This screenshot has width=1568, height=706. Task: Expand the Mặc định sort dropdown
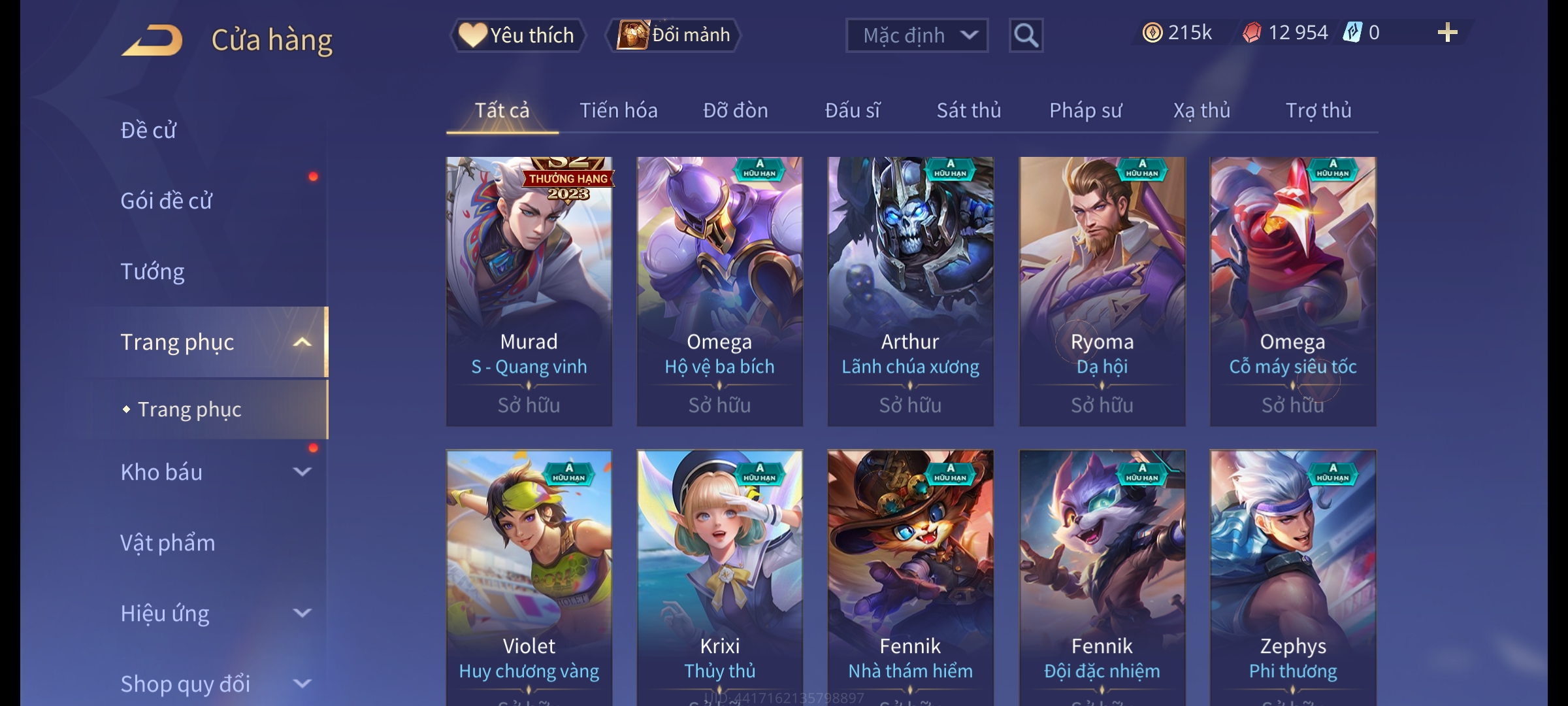coord(916,35)
